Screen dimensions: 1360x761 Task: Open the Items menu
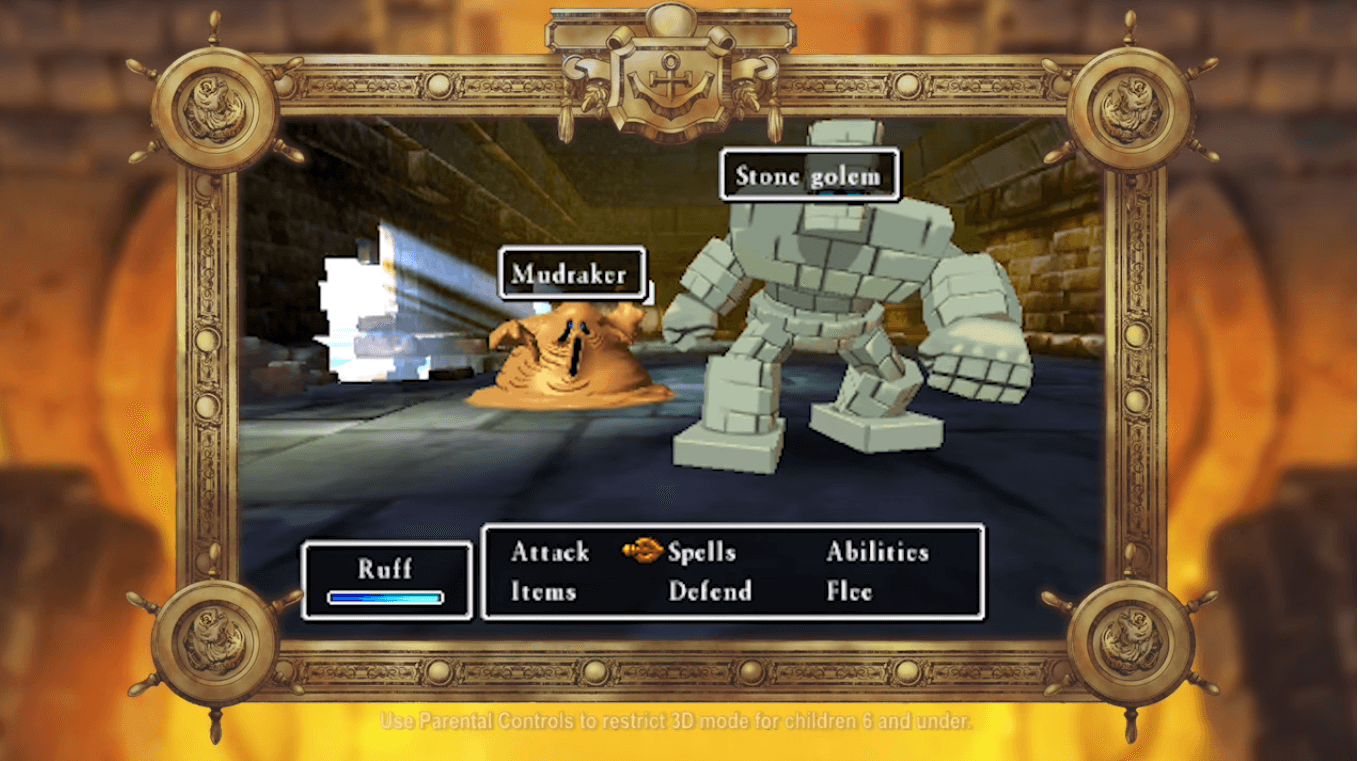tap(543, 592)
